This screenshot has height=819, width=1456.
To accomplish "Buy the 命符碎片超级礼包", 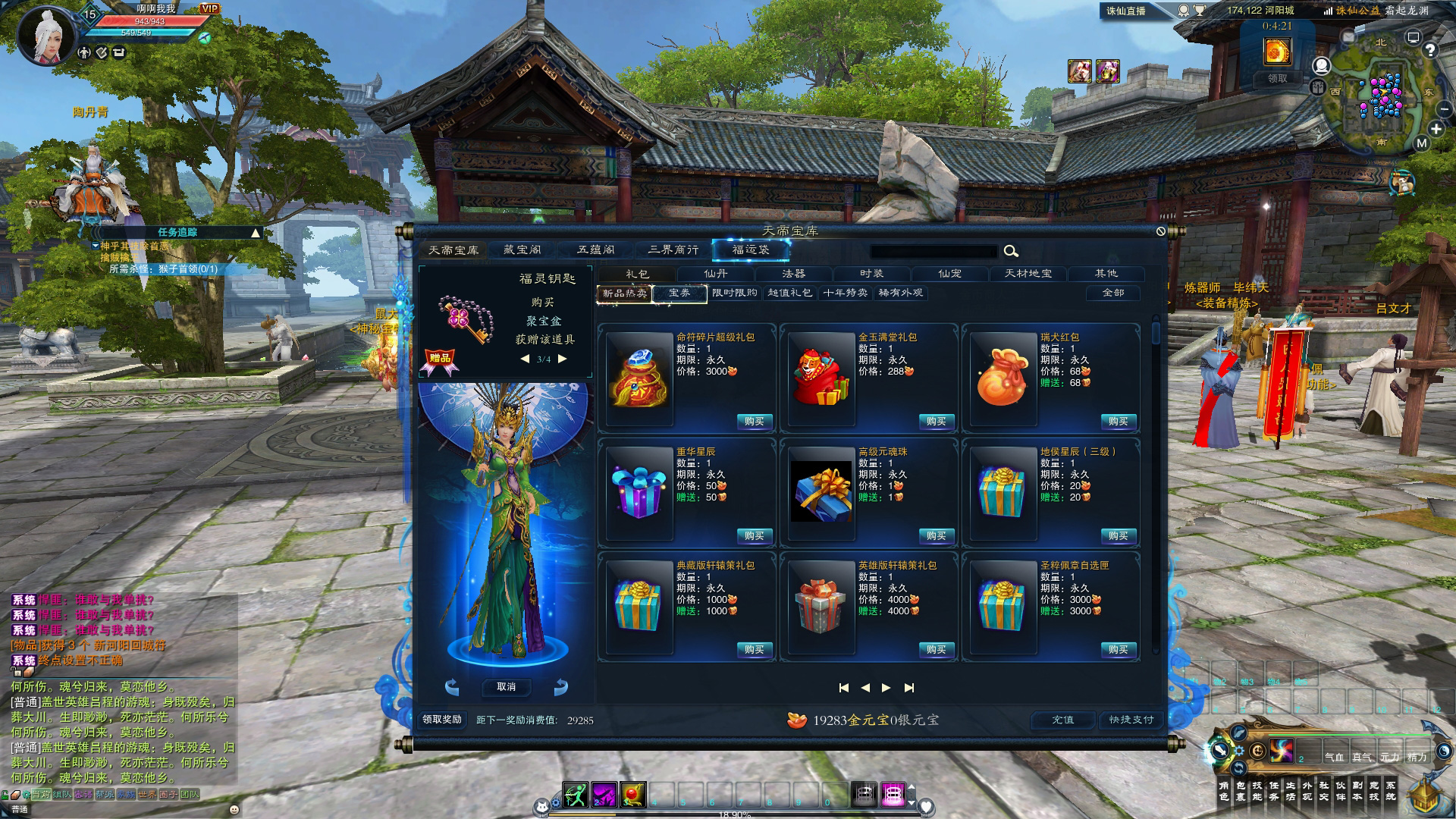I will pyautogui.click(x=754, y=422).
